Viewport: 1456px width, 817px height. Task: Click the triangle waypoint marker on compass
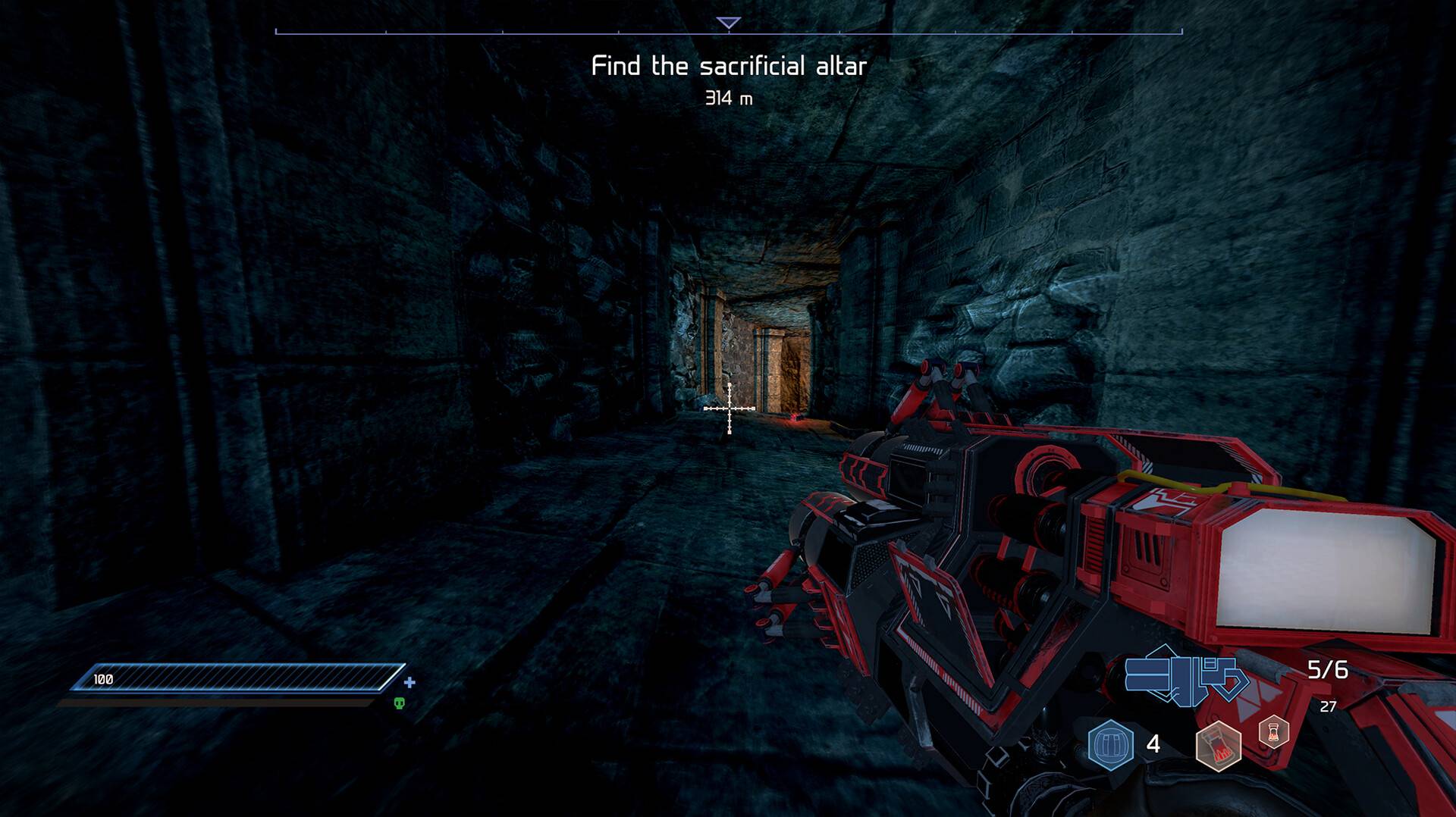coord(728,23)
